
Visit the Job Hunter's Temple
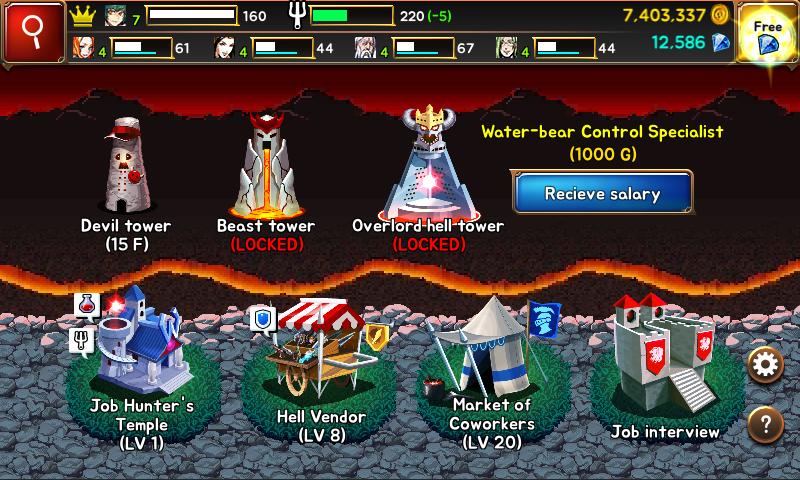(x=140, y=350)
